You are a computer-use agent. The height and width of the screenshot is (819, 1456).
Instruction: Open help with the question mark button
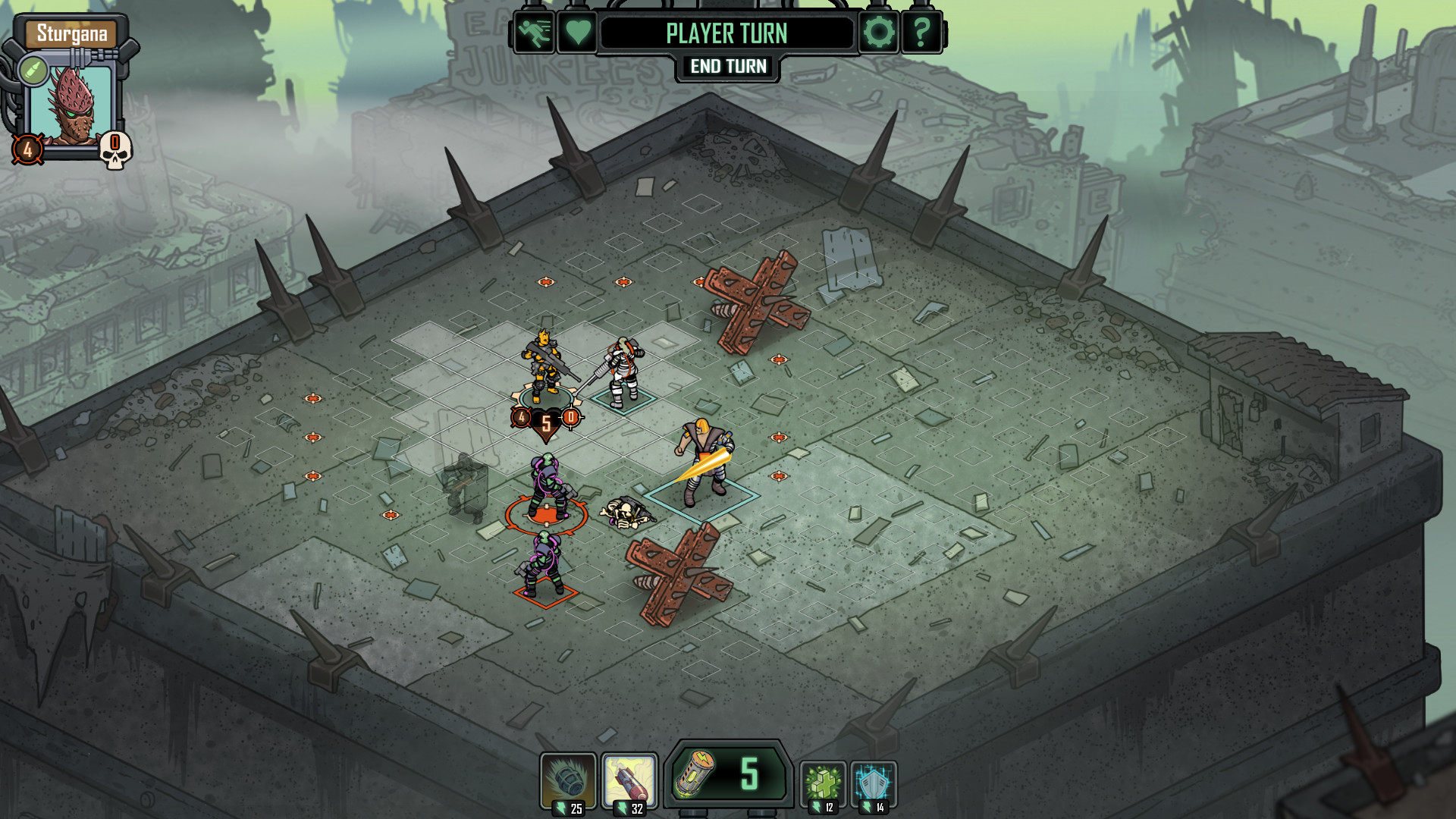point(921,33)
